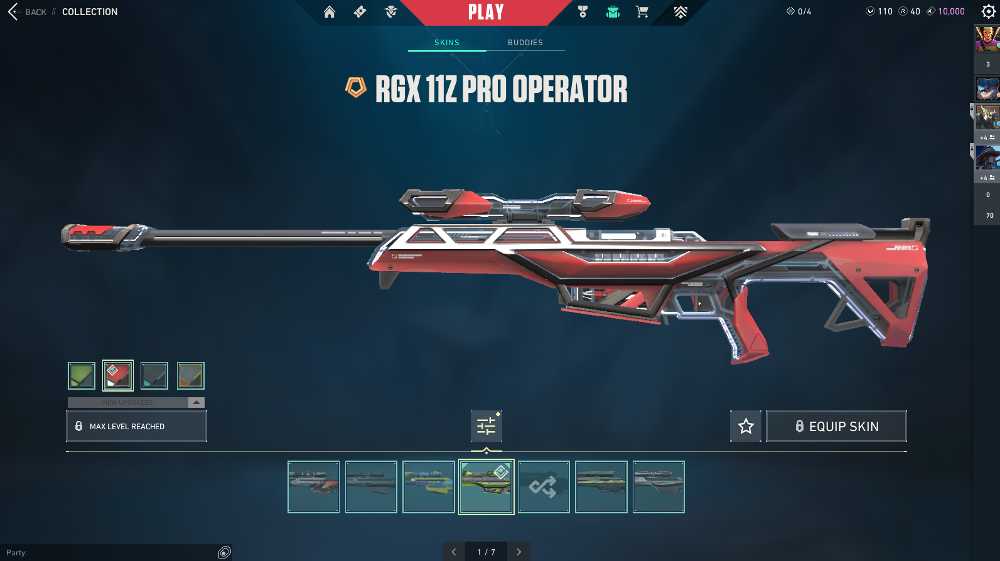
Task: Select the random shuffle skin tile
Action: 544,487
